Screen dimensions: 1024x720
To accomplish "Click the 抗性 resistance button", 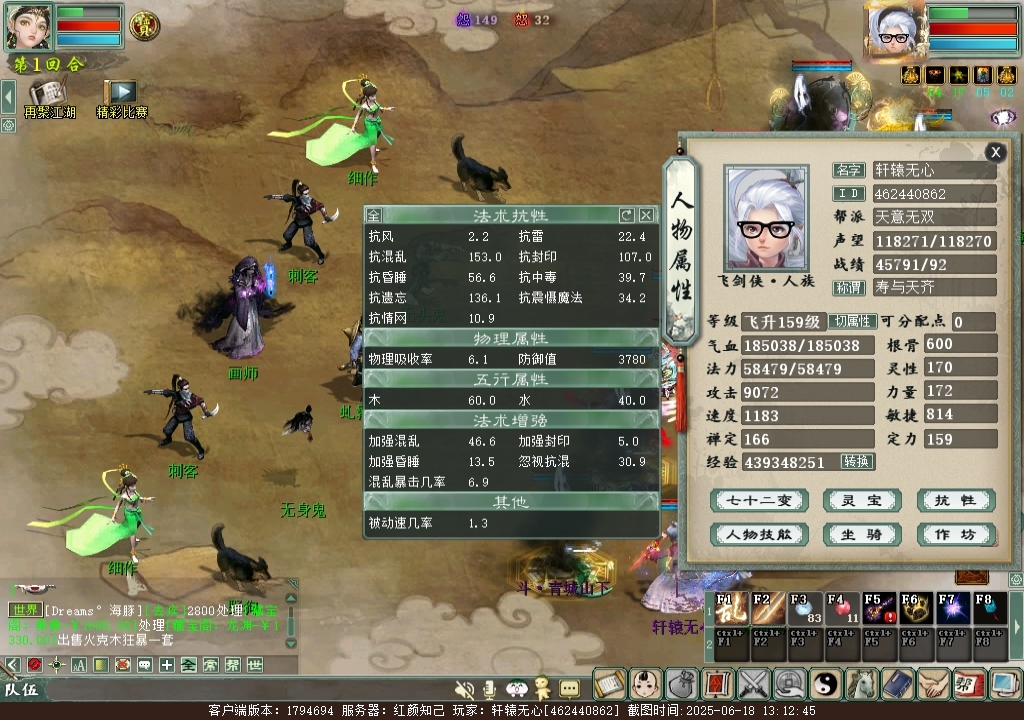I will tap(955, 501).
